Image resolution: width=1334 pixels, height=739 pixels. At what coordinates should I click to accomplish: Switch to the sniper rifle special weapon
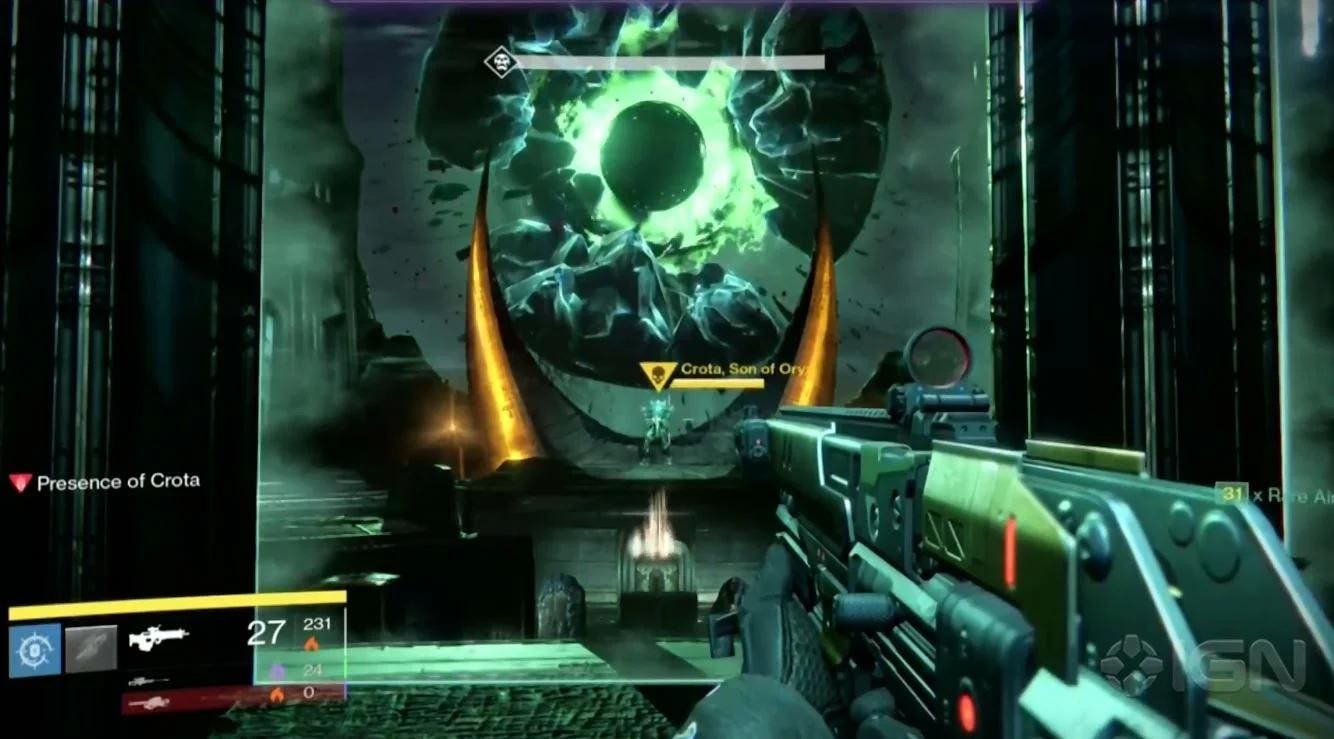point(148,680)
